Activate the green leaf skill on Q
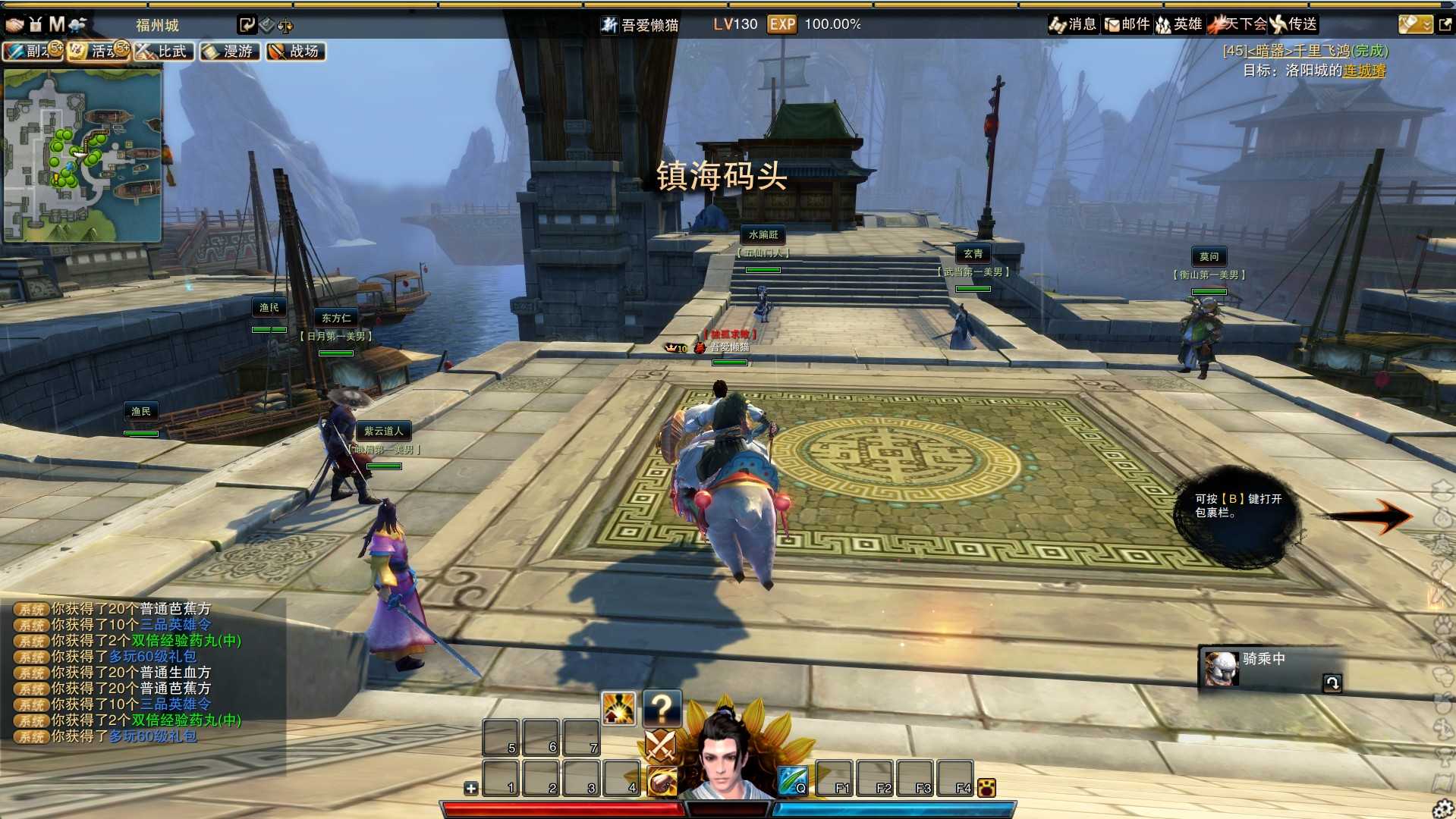The width and height of the screenshot is (1456, 819). pos(793,780)
